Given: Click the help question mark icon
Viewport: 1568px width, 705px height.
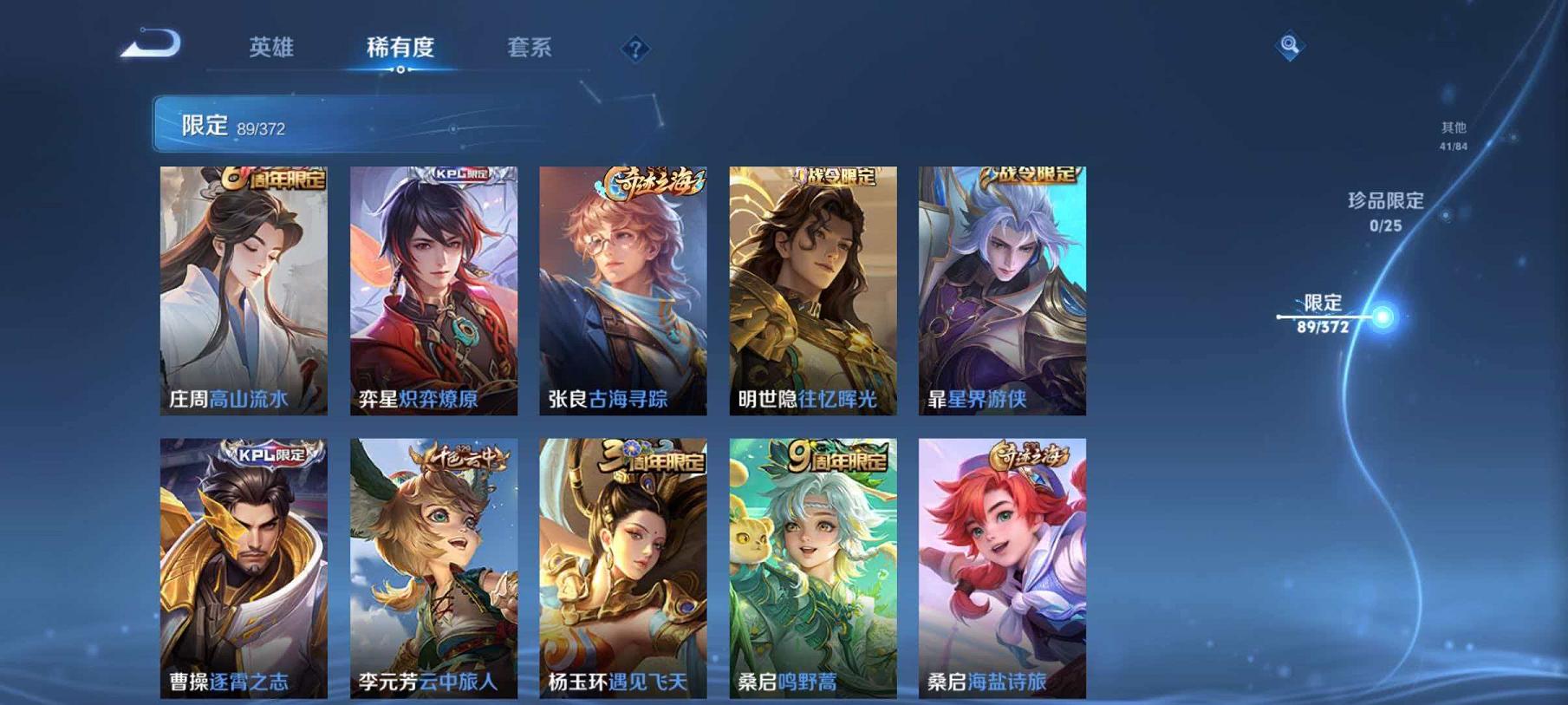Looking at the screenshot, I should coord(635,49).
